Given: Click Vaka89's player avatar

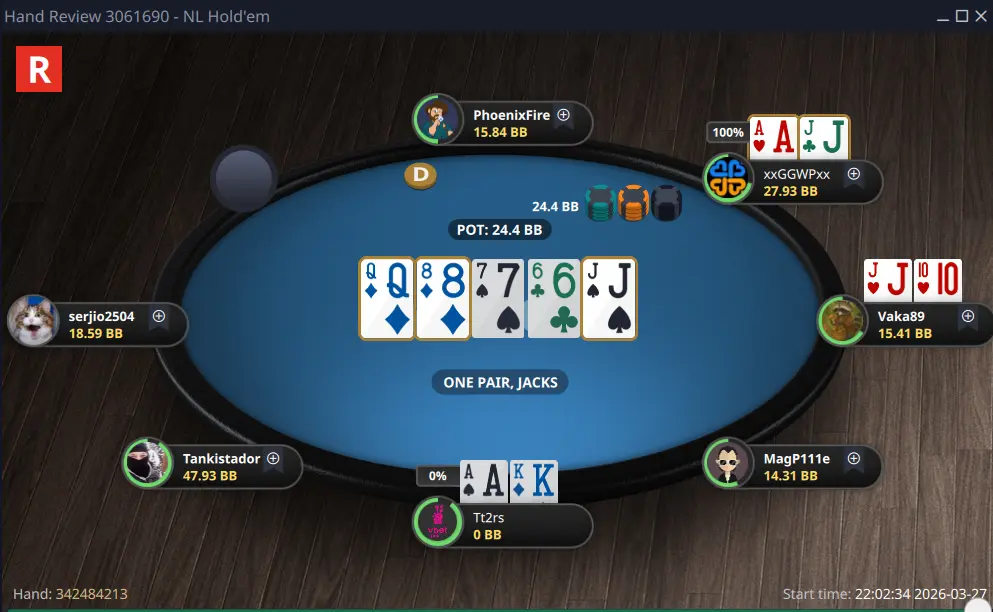Looking at the screenshot, I should 842,321.
